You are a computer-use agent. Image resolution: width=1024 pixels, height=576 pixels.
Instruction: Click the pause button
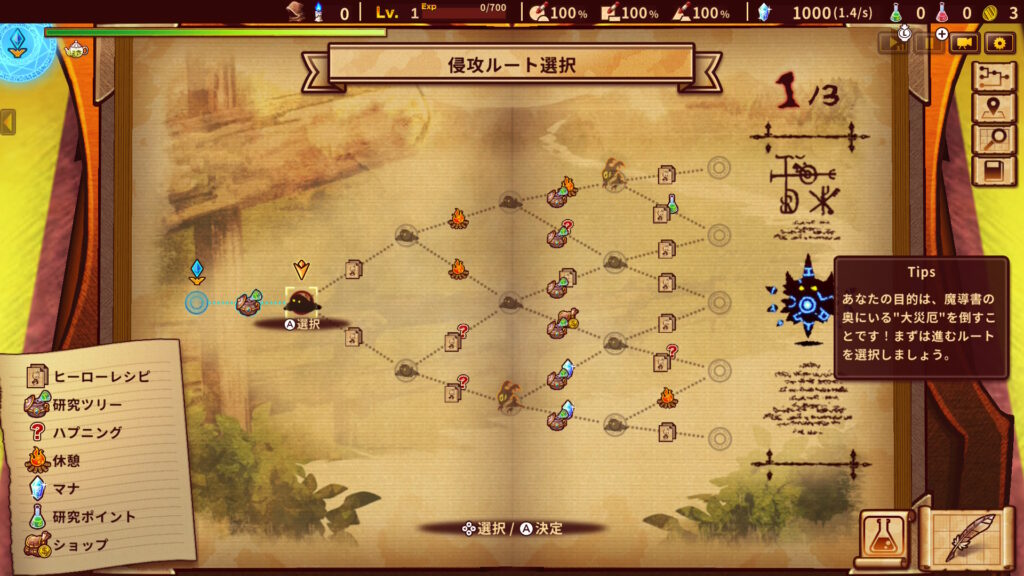tap(928, 42)
